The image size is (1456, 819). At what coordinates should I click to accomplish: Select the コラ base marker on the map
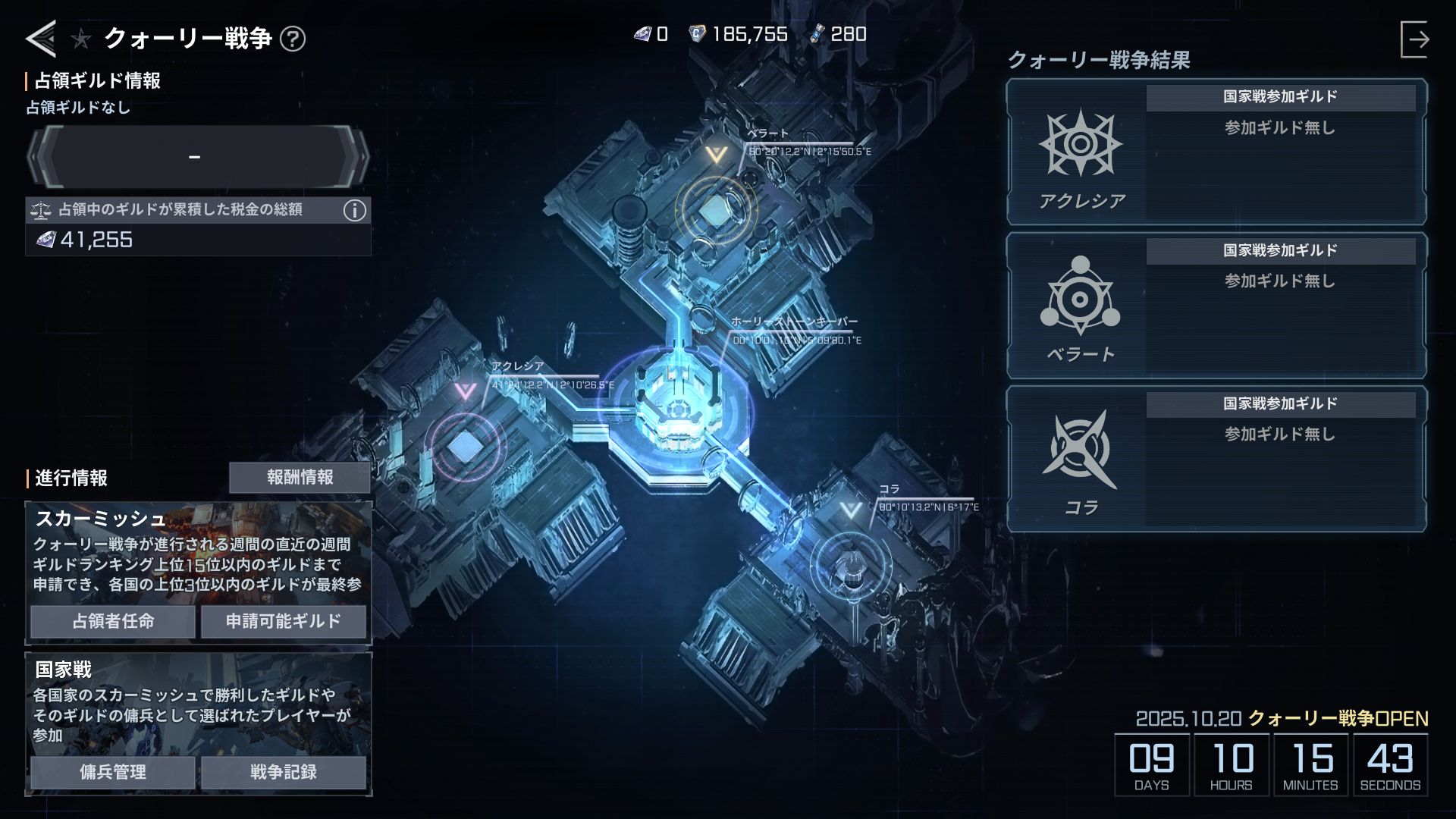[x=851, y=565]
